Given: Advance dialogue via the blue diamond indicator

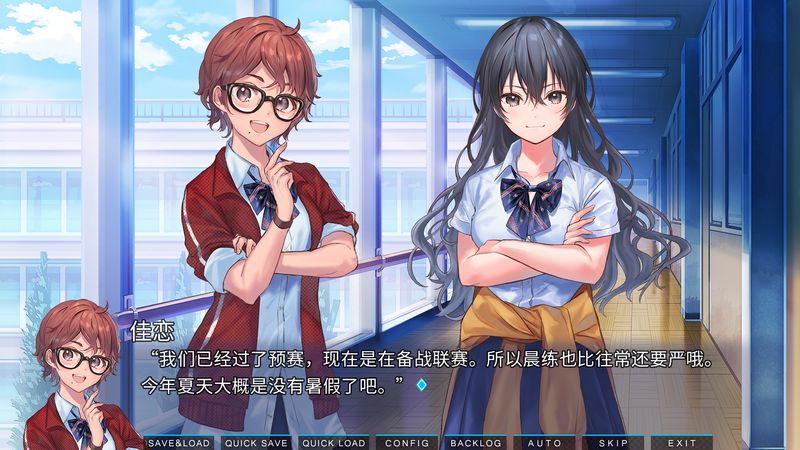Looking at the screenshot, I should tap(421, 384).
